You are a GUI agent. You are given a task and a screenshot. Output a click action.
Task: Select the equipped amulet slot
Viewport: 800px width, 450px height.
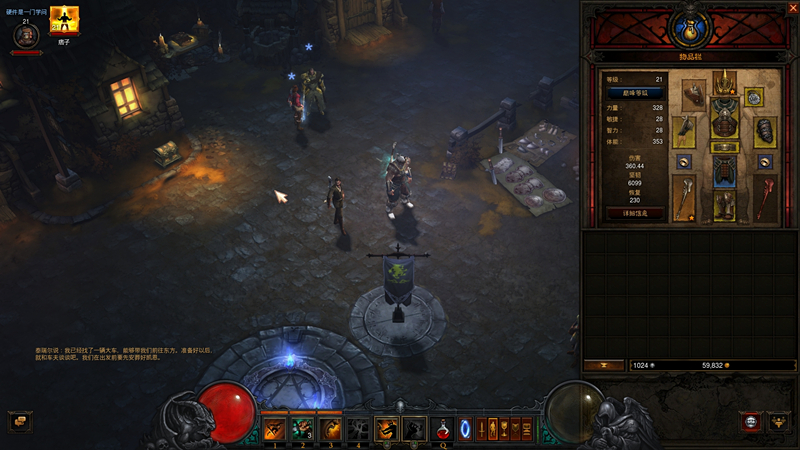(754, 96)
